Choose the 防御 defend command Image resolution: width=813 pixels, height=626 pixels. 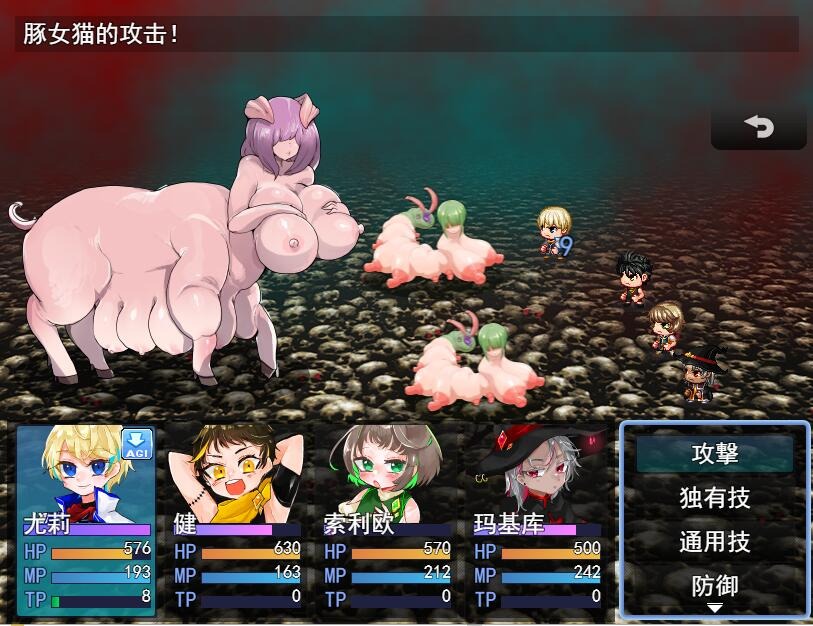coord(714,585)
